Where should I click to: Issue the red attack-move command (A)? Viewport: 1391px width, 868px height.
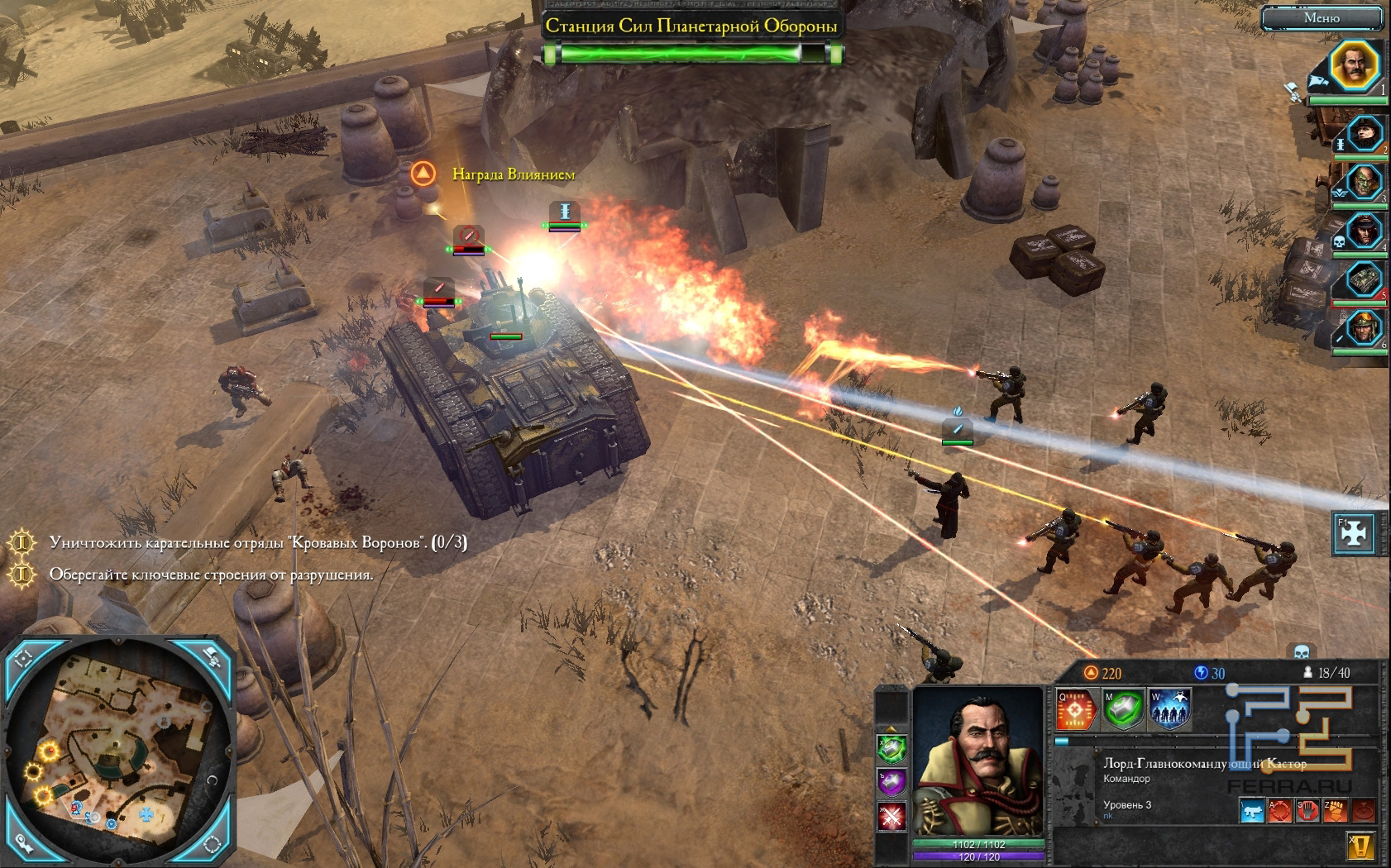click(1280, 811)
